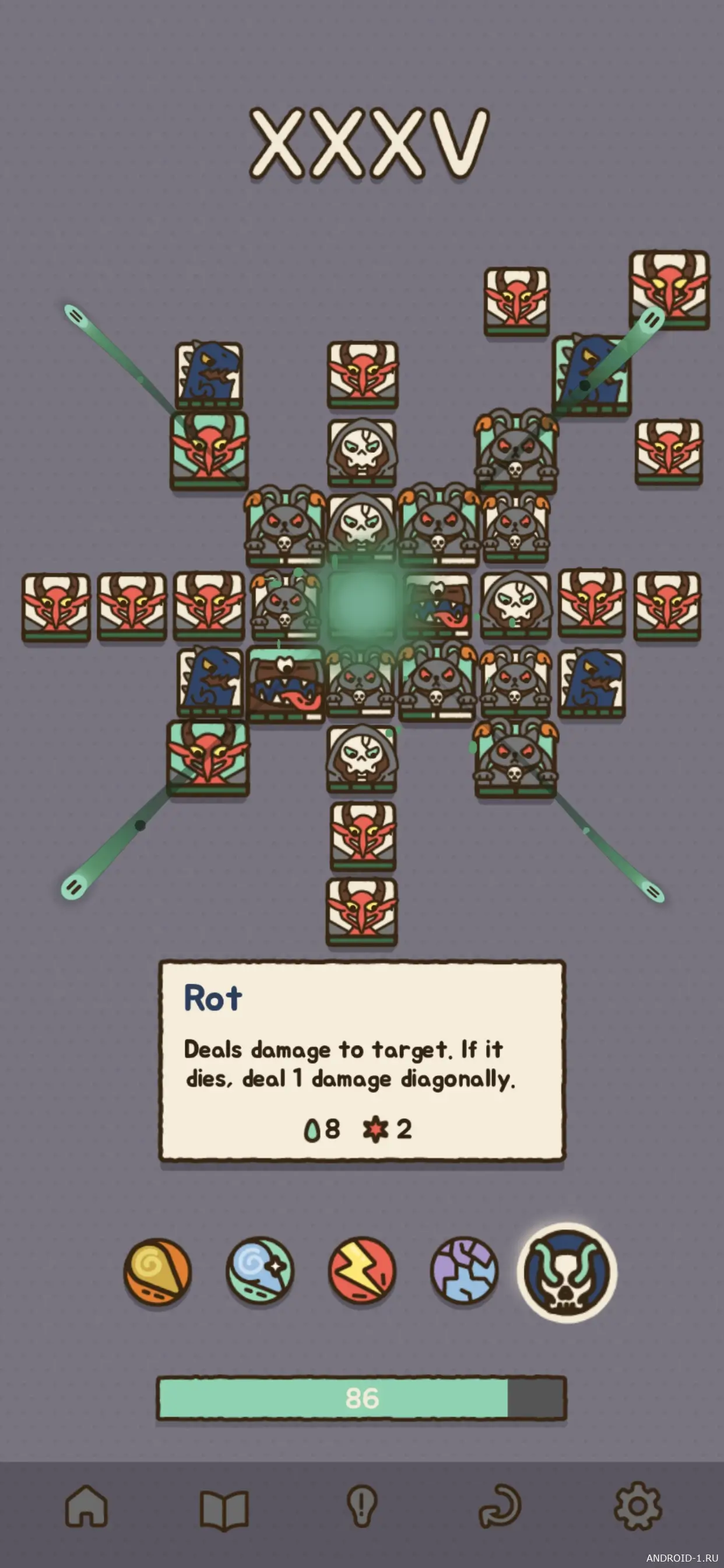Pick the purple cracked earth spell orb
Viewport: 724px width, 1568px height.
(x=464, y=1272)
